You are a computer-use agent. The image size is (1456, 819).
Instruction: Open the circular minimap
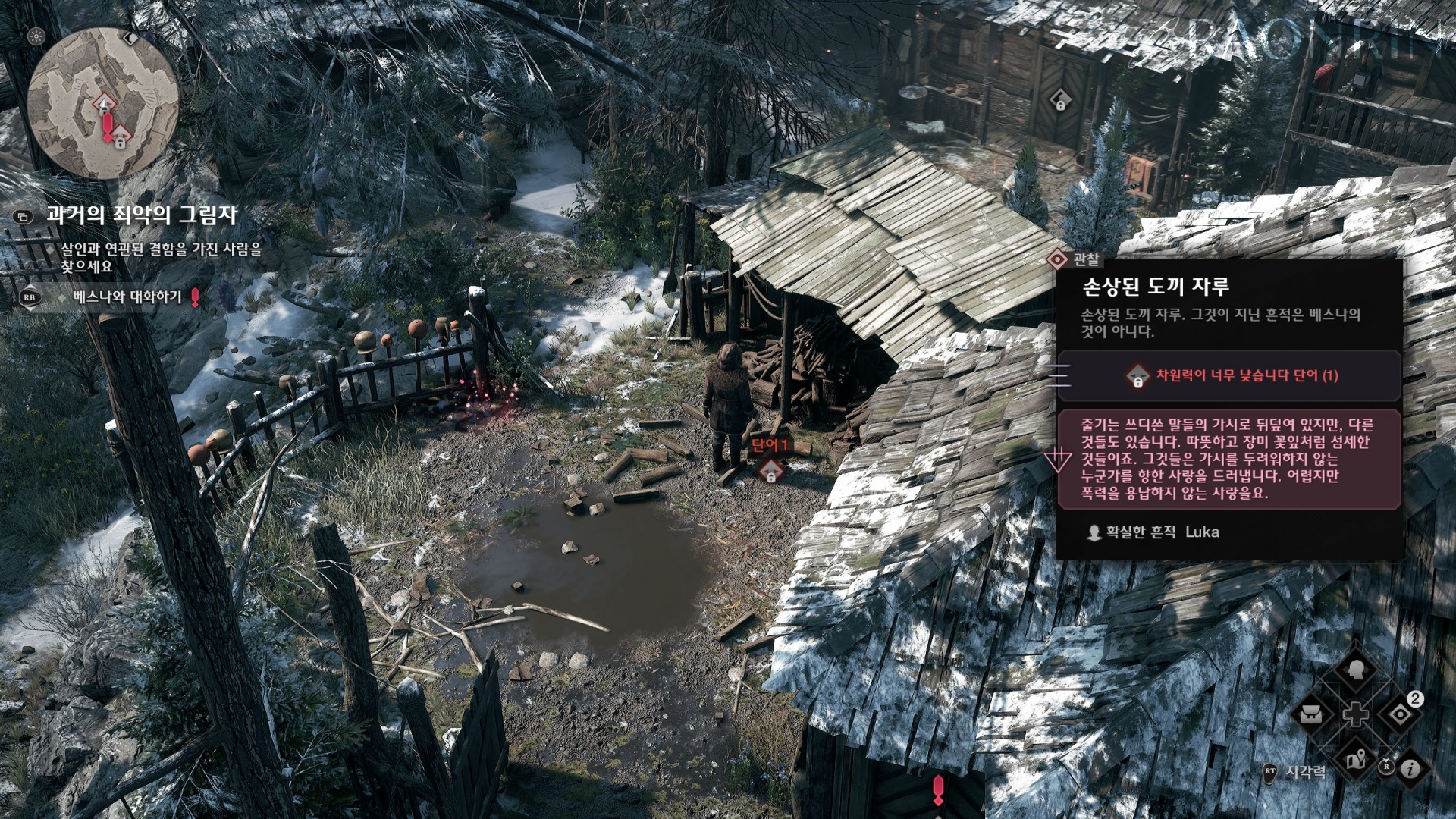103,103
